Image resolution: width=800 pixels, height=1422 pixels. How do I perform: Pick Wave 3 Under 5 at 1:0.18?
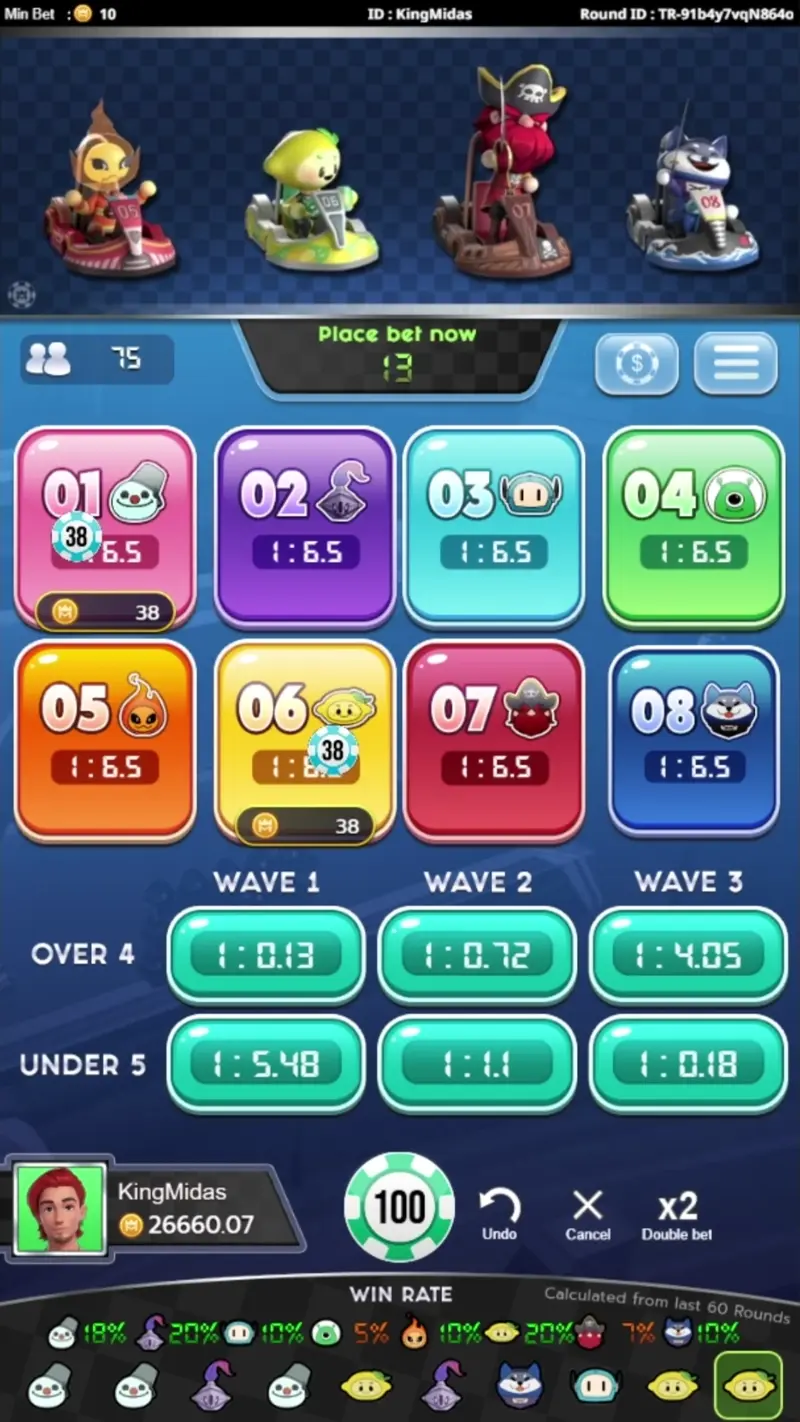pyautogui.click(x=688, y=1064)
